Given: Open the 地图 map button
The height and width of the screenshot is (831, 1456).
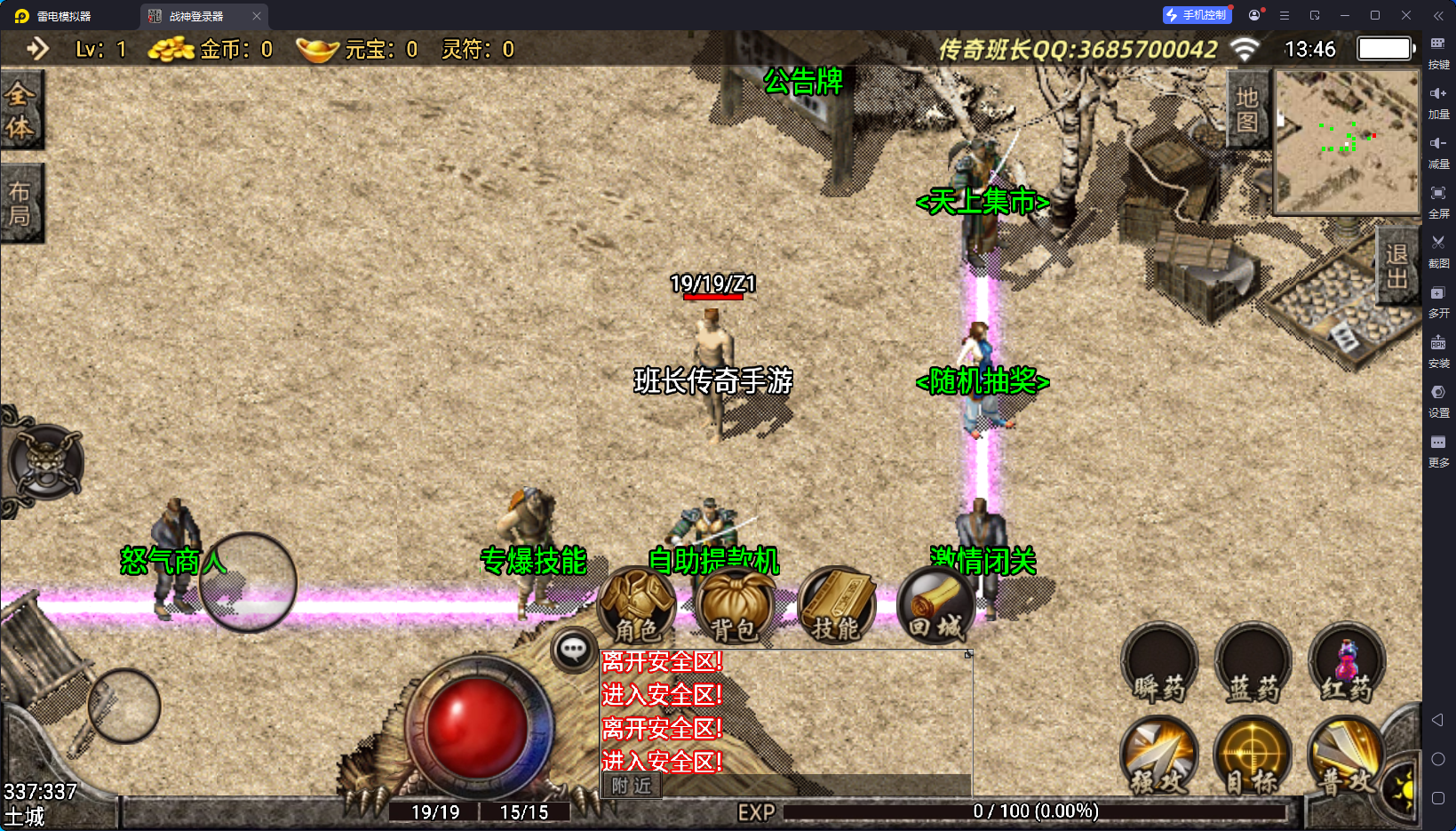Looking at the screenshot, I should (x=1249, y=111).
